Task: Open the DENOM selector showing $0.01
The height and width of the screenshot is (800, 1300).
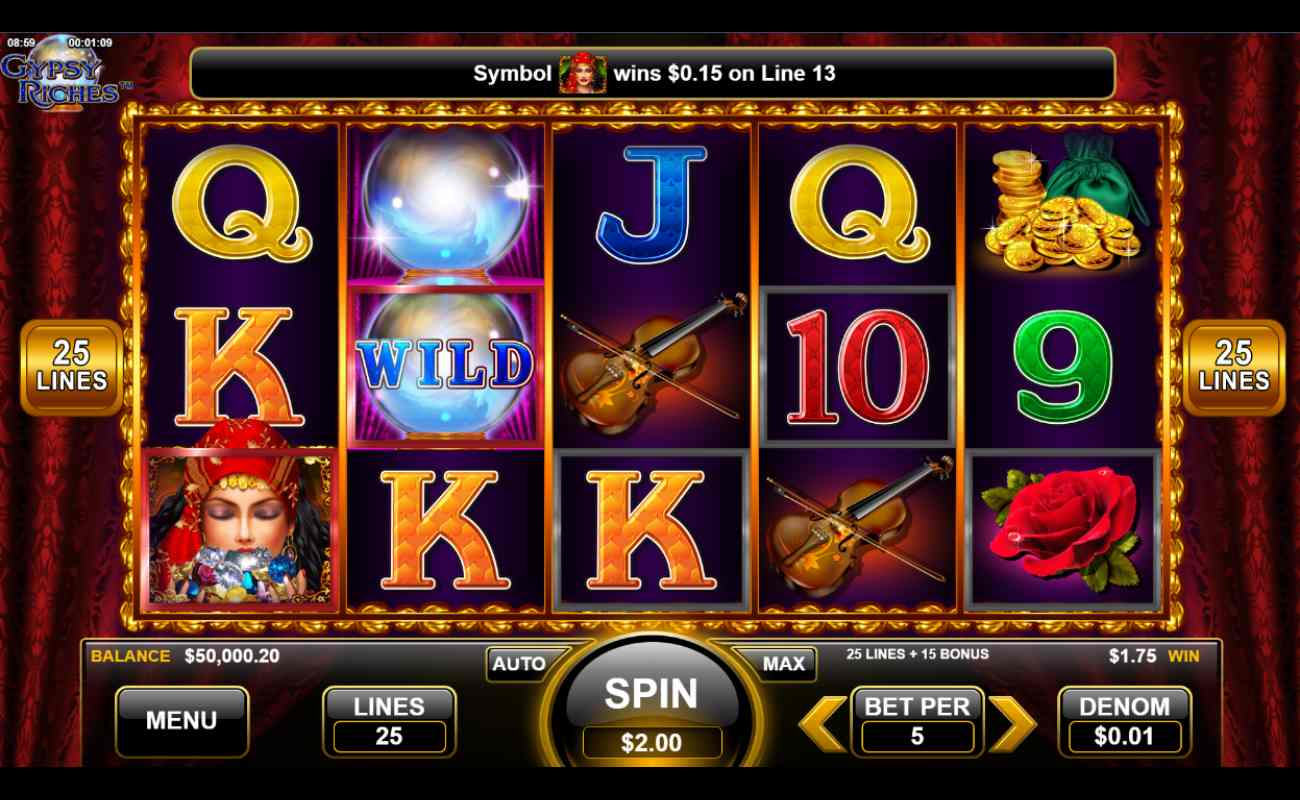Action: [1125, 722]
